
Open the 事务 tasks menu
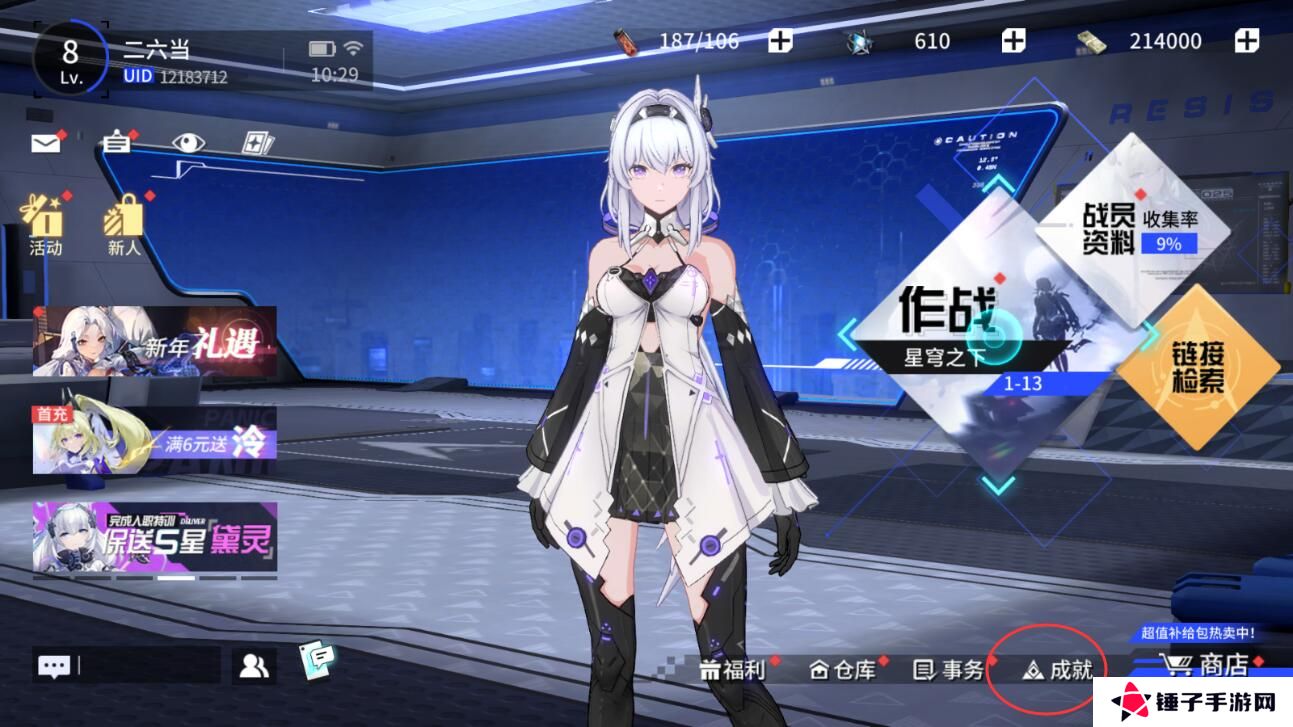(949, 669)
